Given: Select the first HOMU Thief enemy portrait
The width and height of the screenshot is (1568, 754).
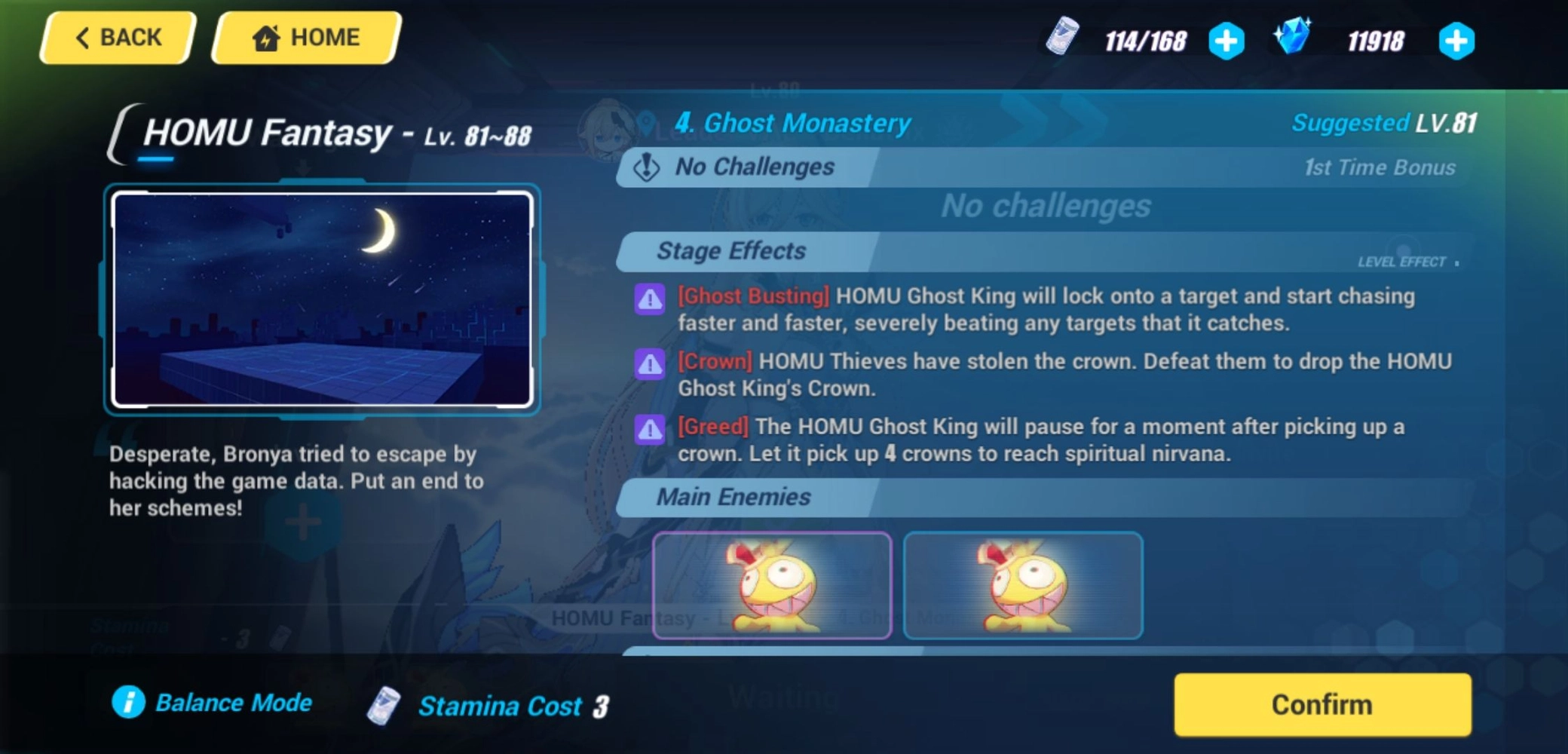Looking at the screenshot, I should [x=771, y=586].
